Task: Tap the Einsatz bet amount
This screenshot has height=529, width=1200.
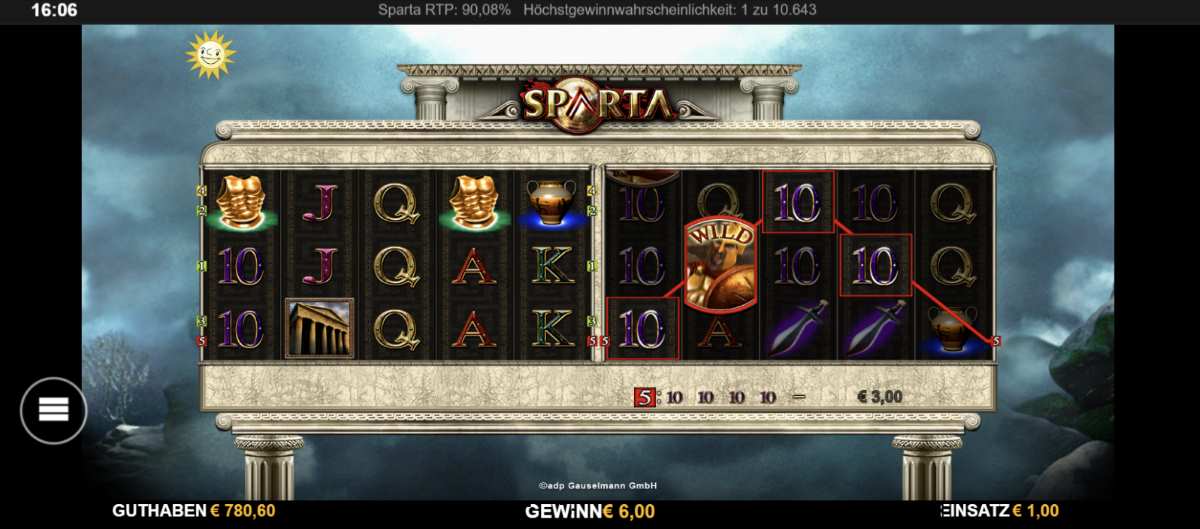Action: [1034, 511]
